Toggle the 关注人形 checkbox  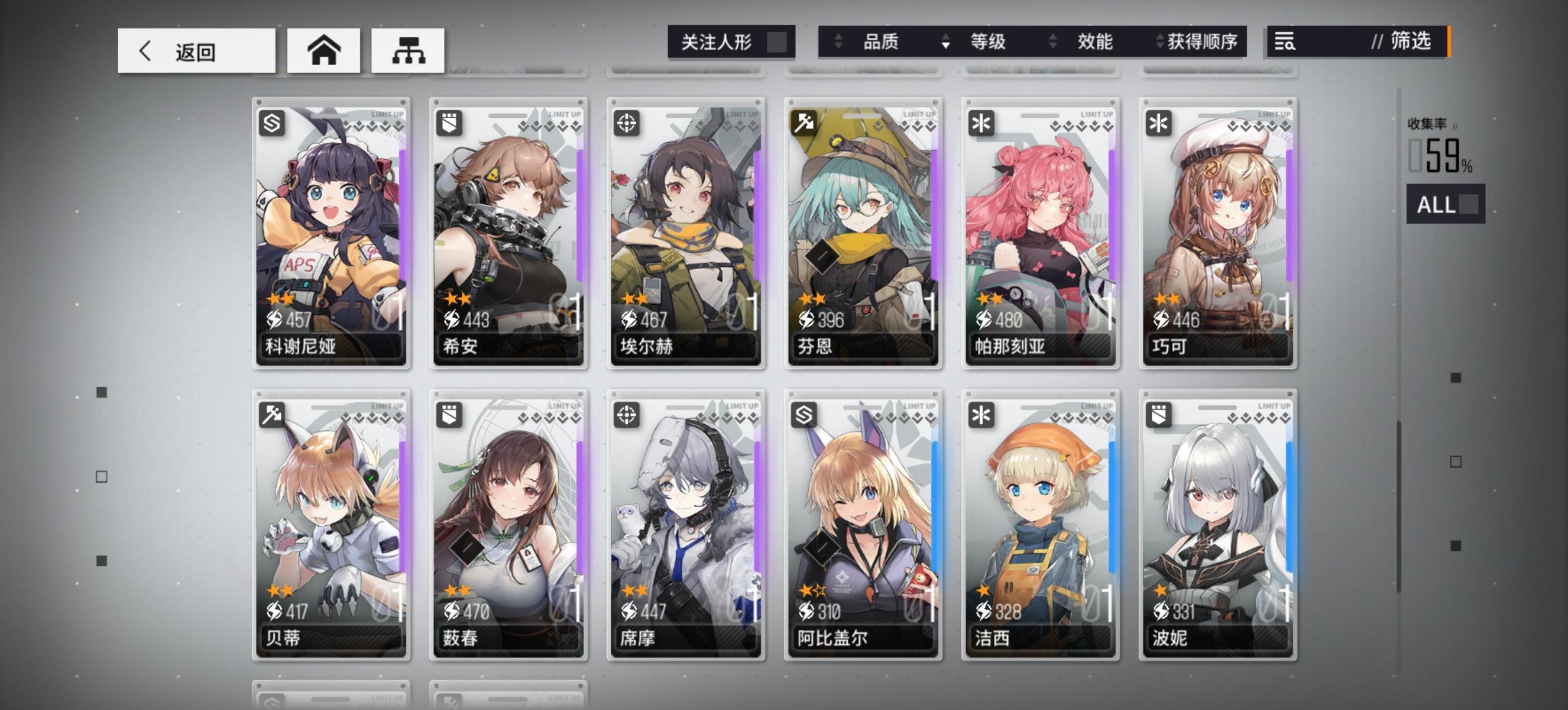click(x=775, y=41)
